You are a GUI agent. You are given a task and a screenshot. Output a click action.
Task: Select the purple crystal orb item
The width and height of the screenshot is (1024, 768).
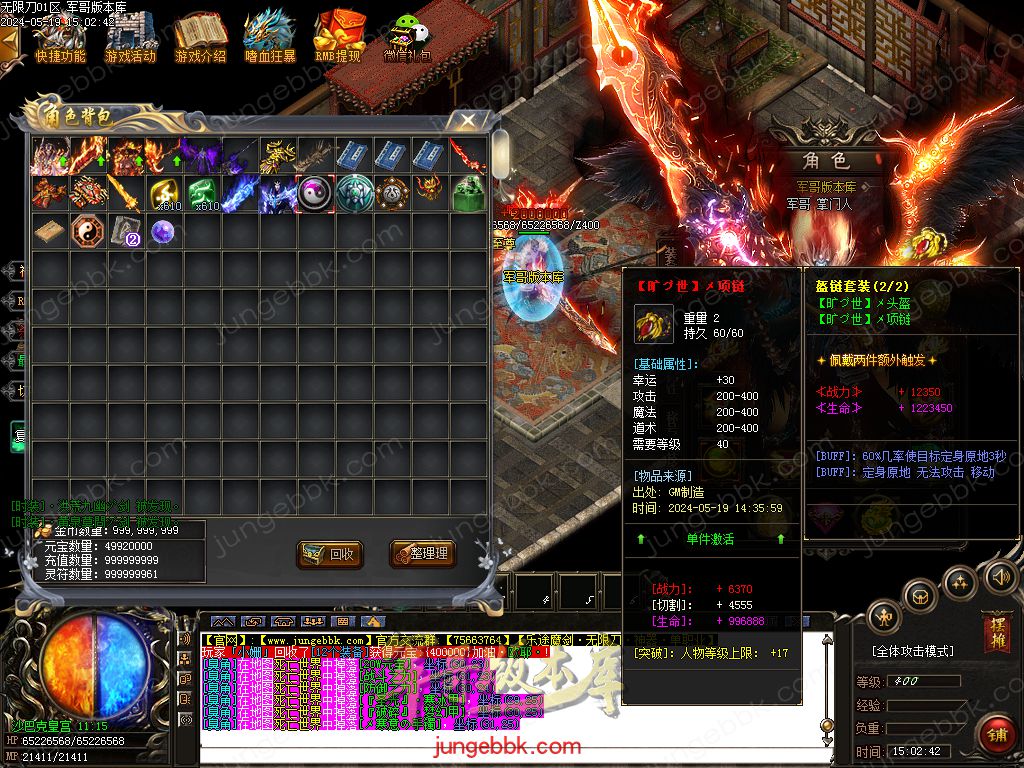pos(163,232)
